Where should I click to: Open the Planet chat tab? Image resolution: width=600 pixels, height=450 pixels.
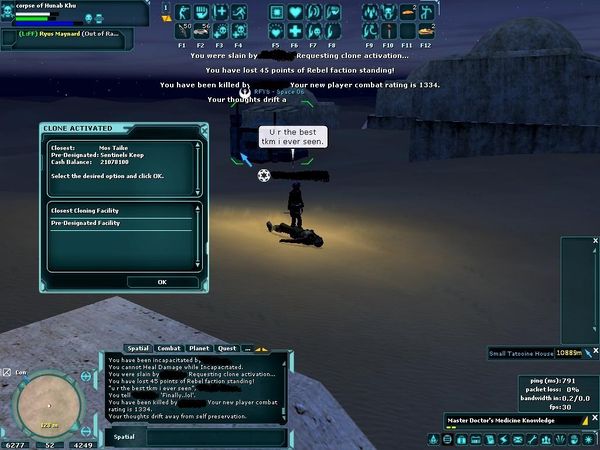point(198,348)
